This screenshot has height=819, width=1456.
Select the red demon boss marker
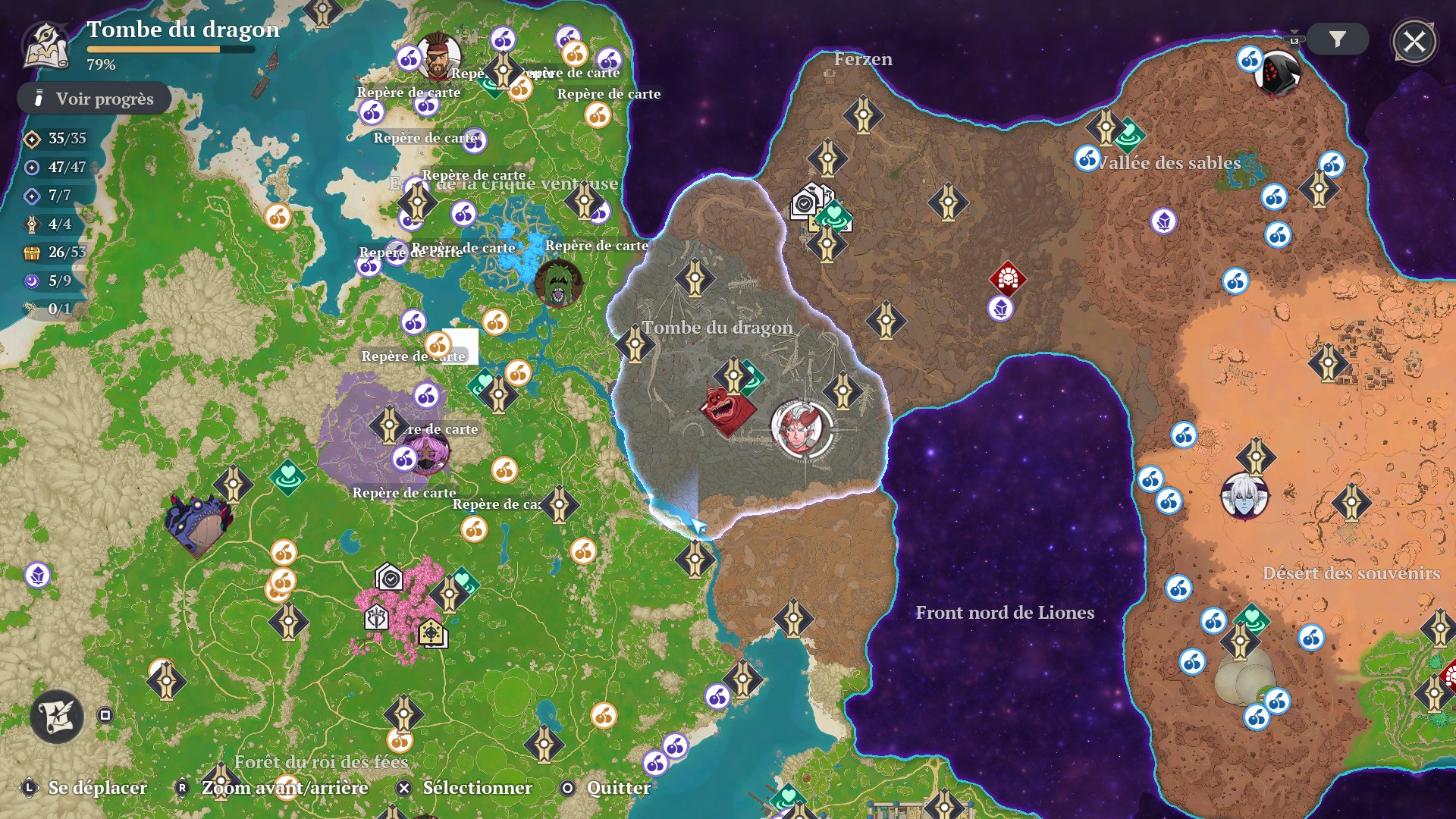point(726,409)
